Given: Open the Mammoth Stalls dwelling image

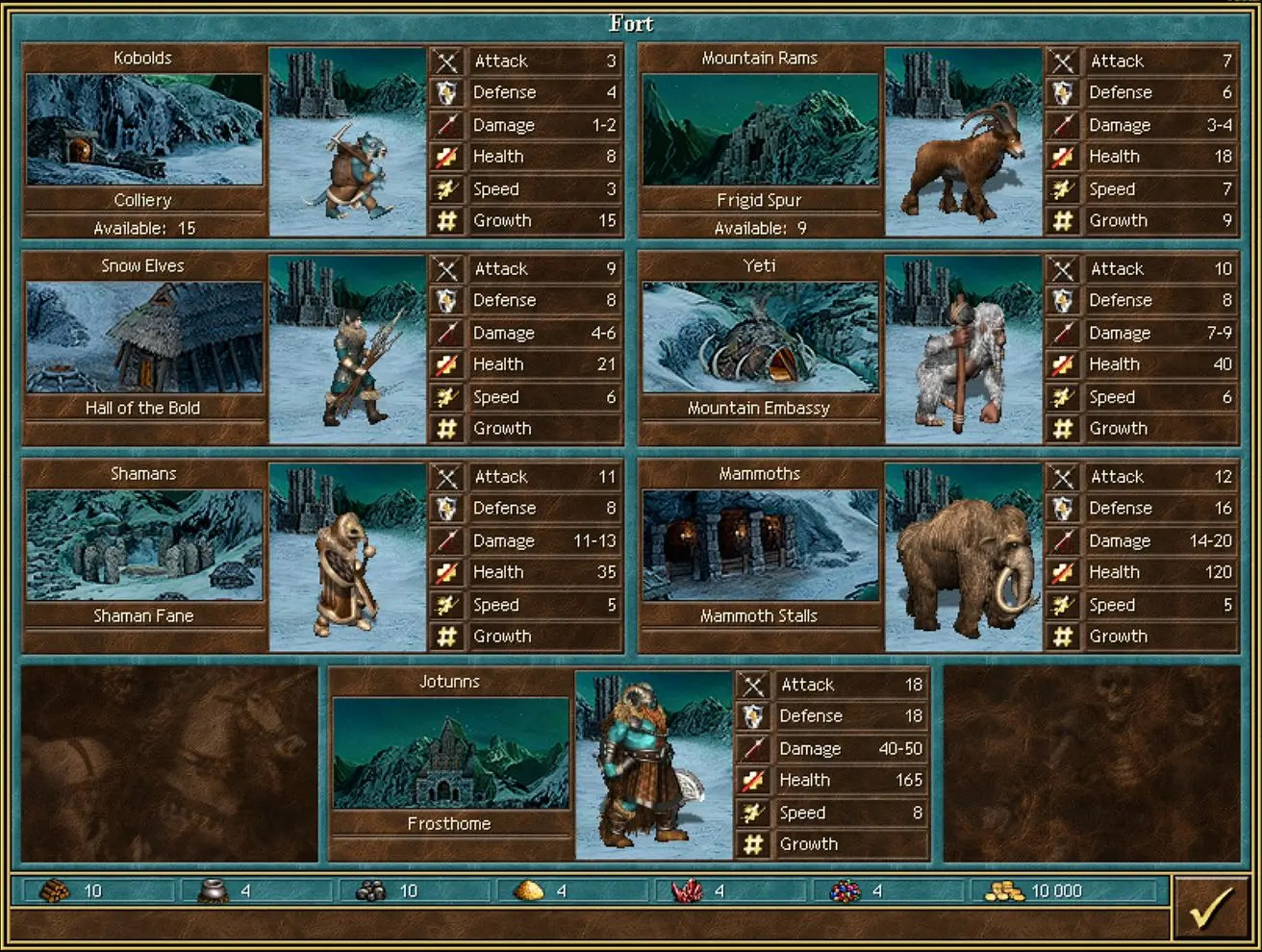Looking at the screenshot, I should pyautogui.click(x=760, y=545).
